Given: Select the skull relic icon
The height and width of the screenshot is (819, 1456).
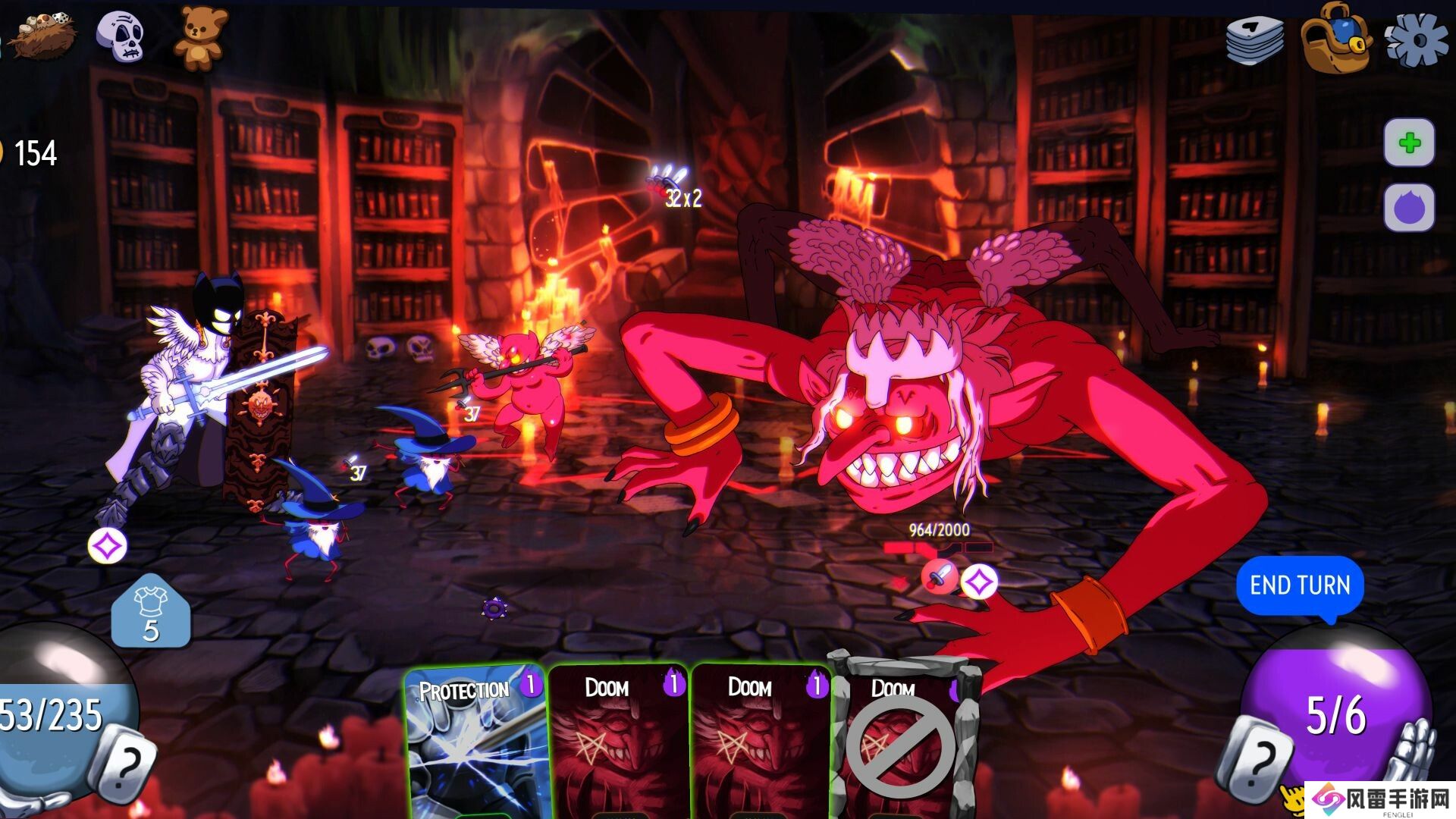Looking at the screenshot, I should click(121, 36).
